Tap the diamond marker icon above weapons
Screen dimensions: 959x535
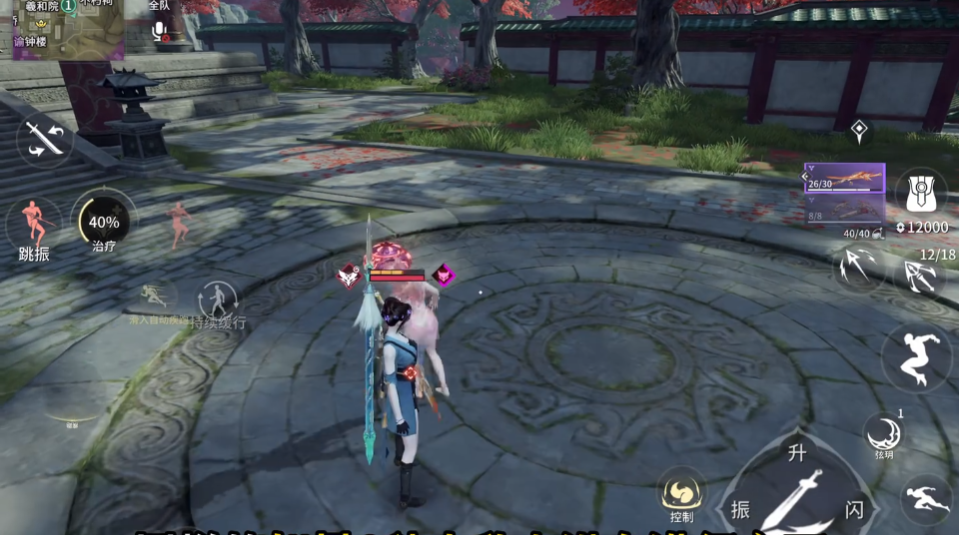858,129
